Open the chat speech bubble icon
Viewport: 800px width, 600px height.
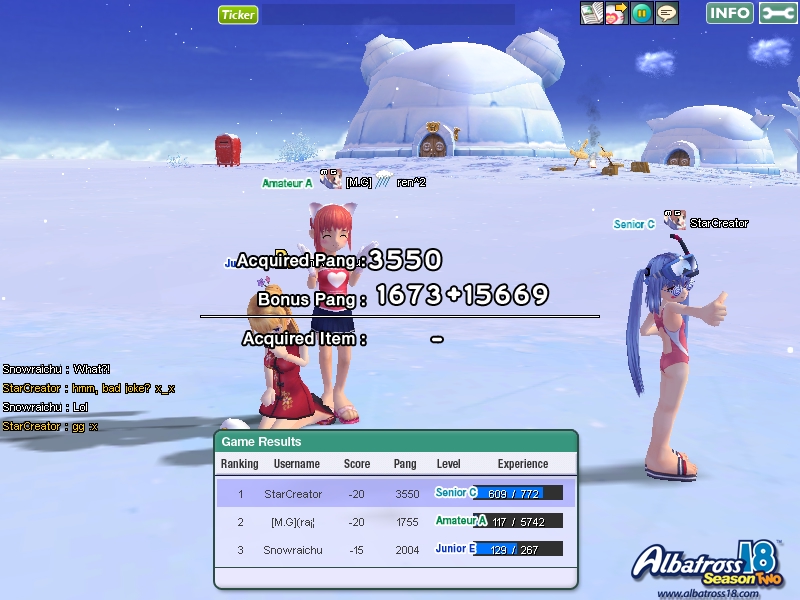[667, 13]
